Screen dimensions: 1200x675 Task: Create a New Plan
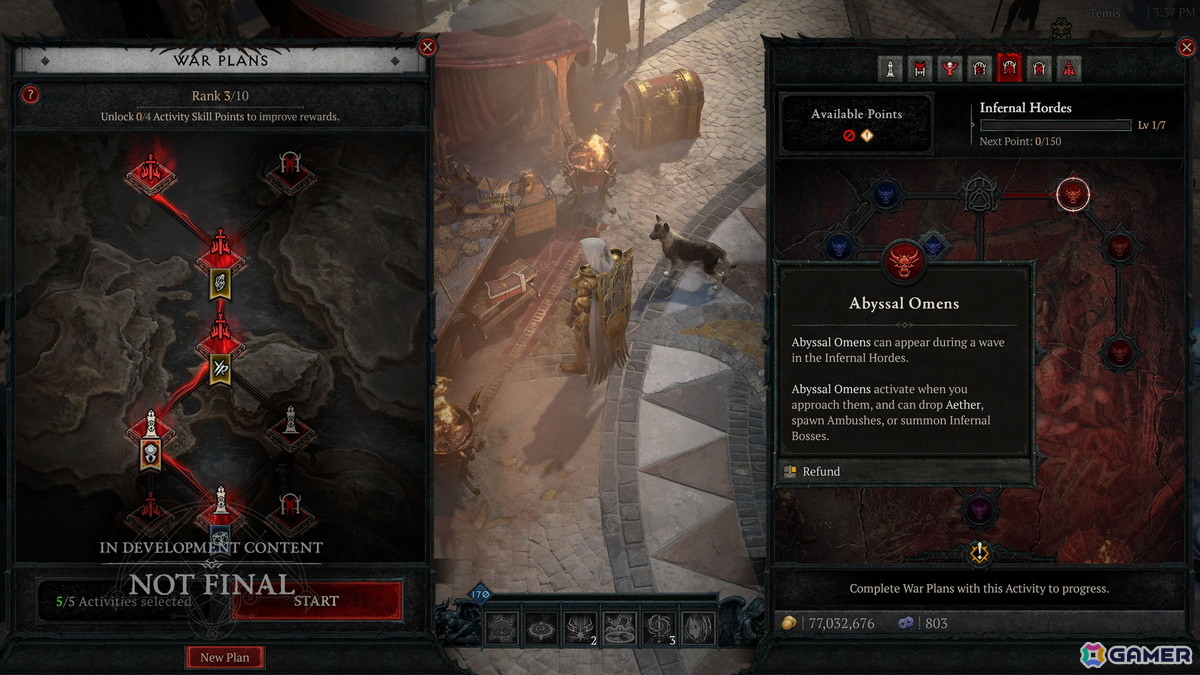224,657
